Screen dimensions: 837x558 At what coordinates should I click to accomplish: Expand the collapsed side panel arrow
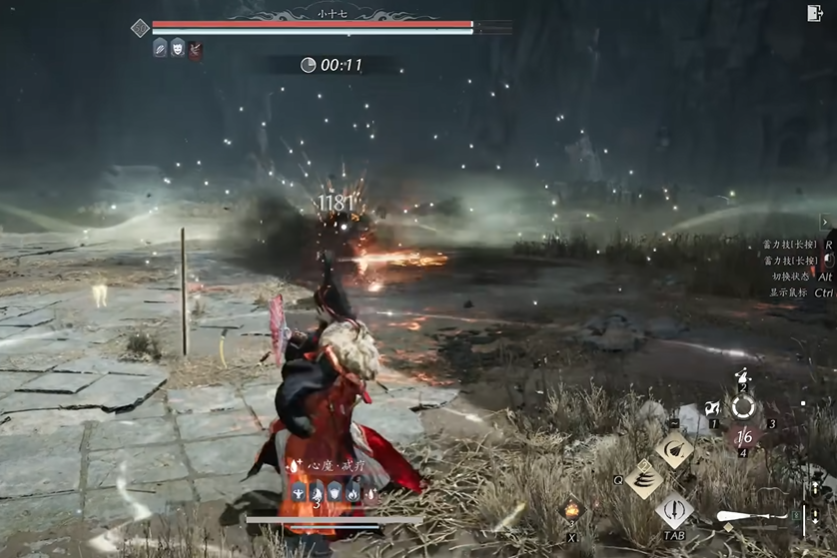coord(826,221)
